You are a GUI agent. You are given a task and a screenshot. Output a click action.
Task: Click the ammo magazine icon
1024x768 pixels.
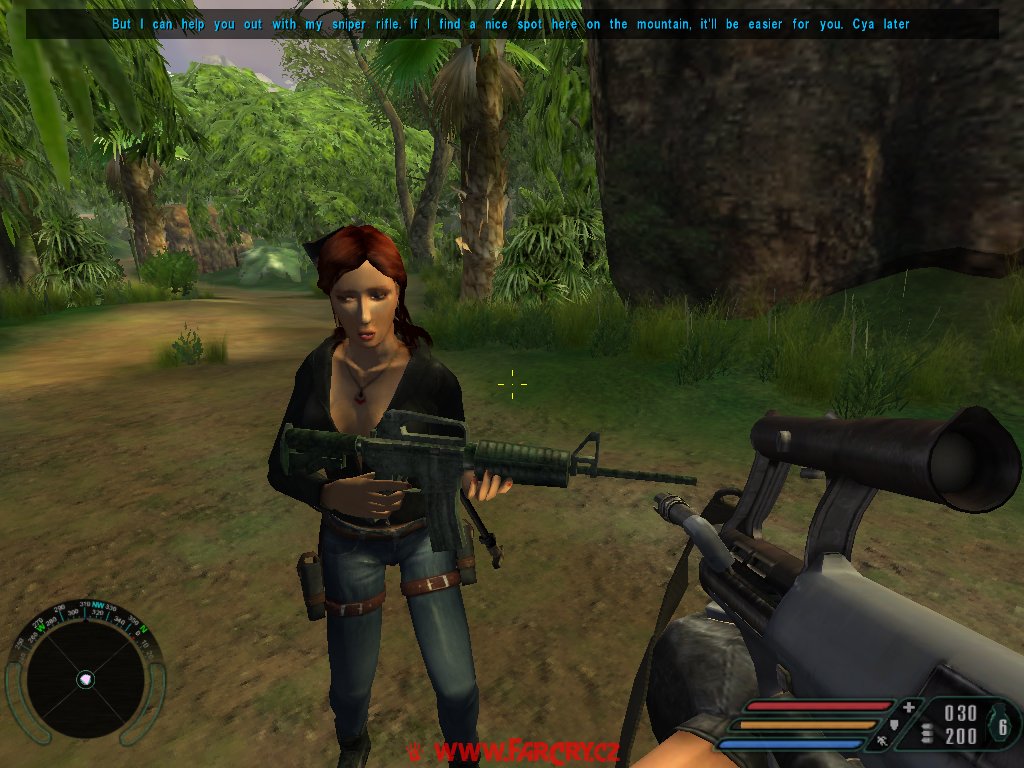click(927, 735)
